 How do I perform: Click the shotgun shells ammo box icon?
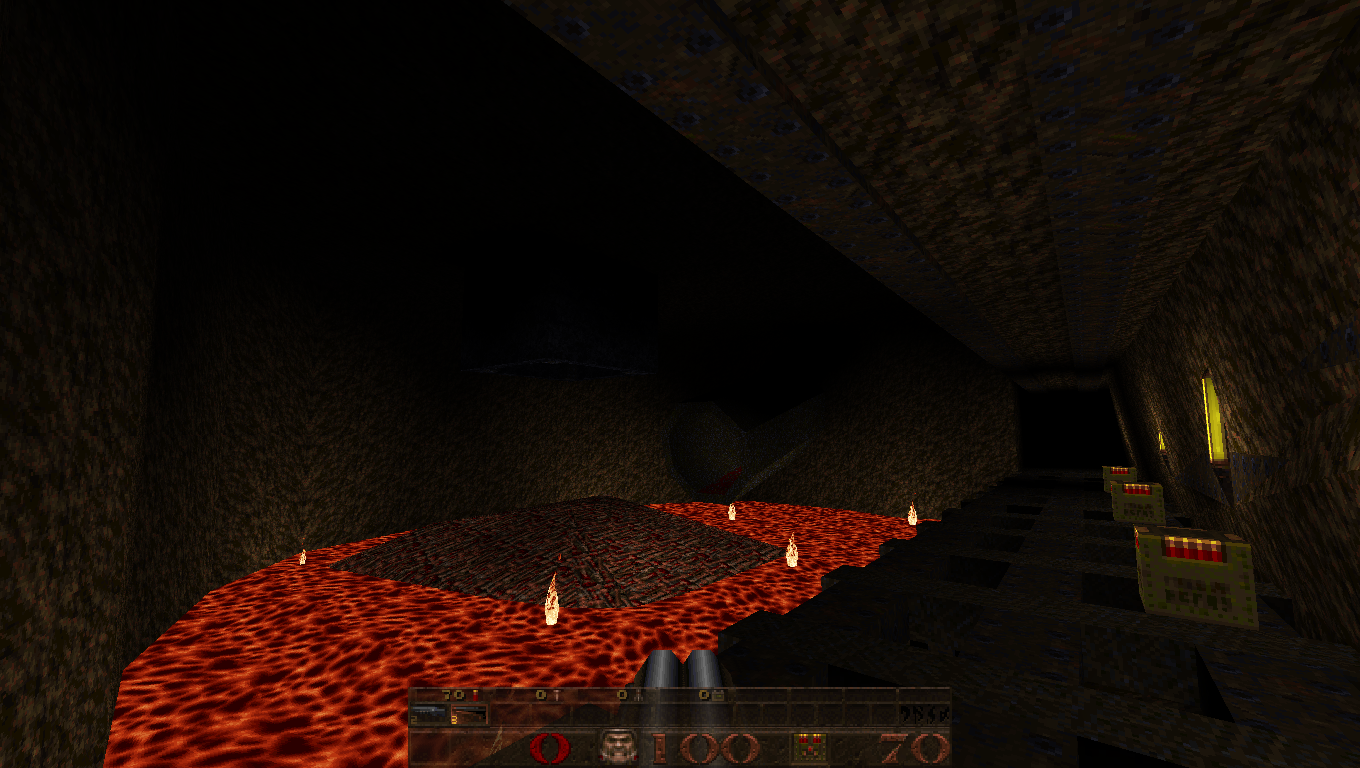(809, 747)
